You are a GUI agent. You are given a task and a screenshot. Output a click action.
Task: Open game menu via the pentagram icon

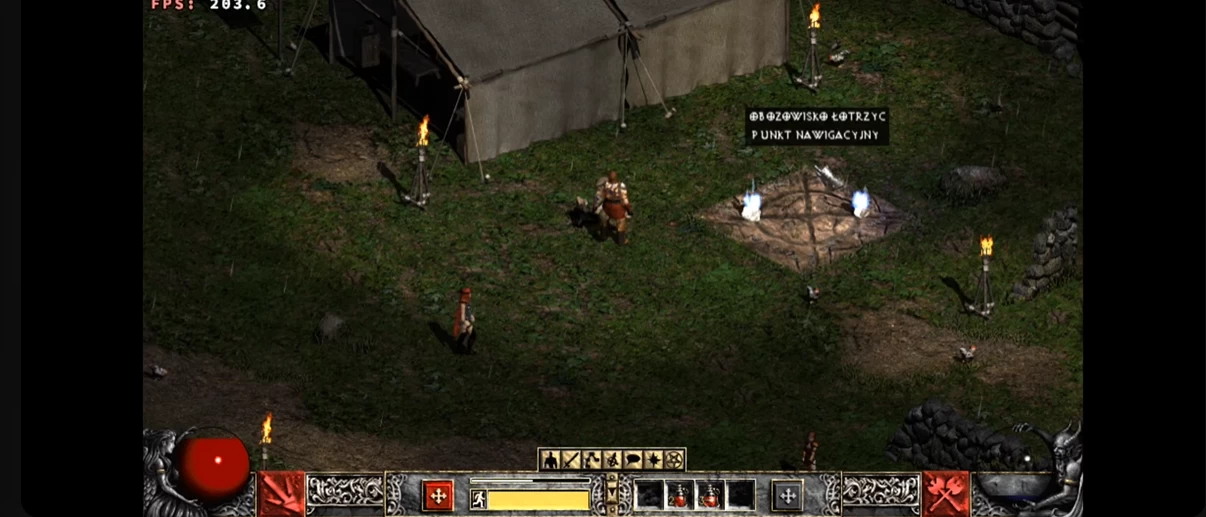[674, 460]
